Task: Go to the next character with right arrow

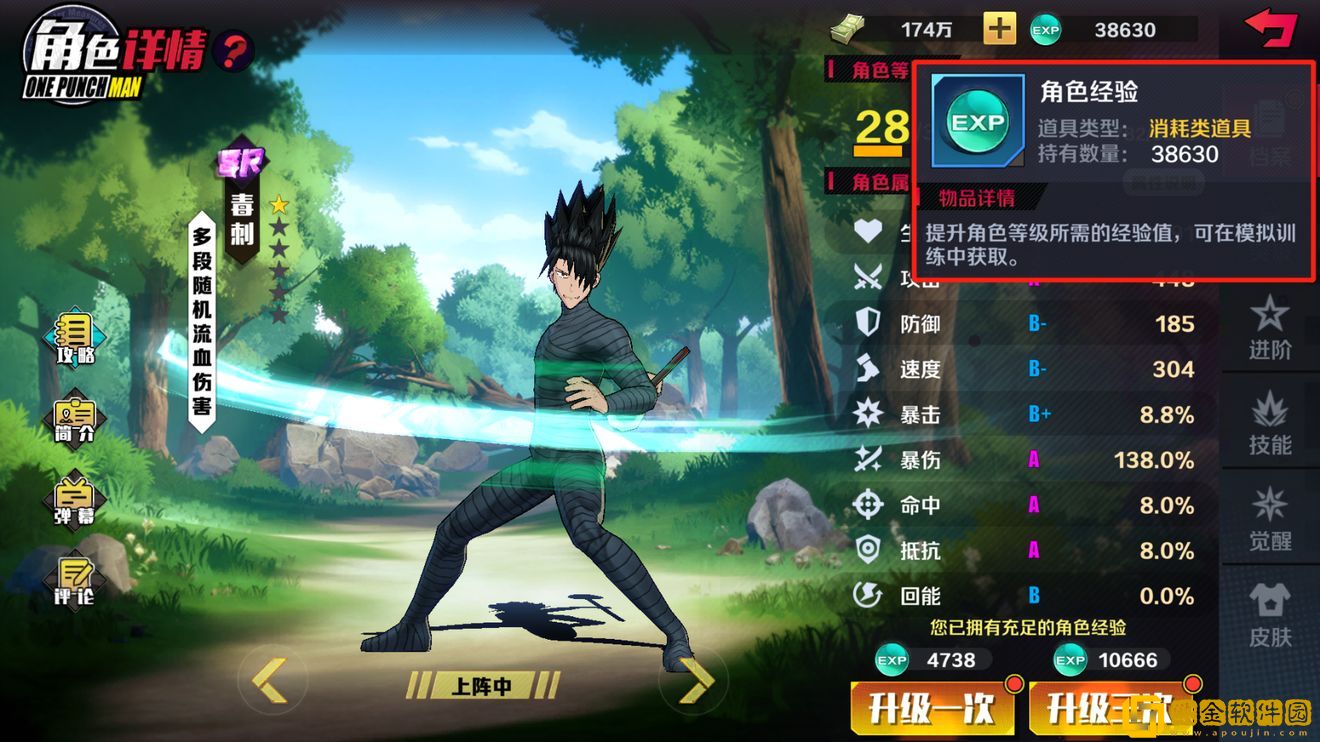Action: click(693, 682)
